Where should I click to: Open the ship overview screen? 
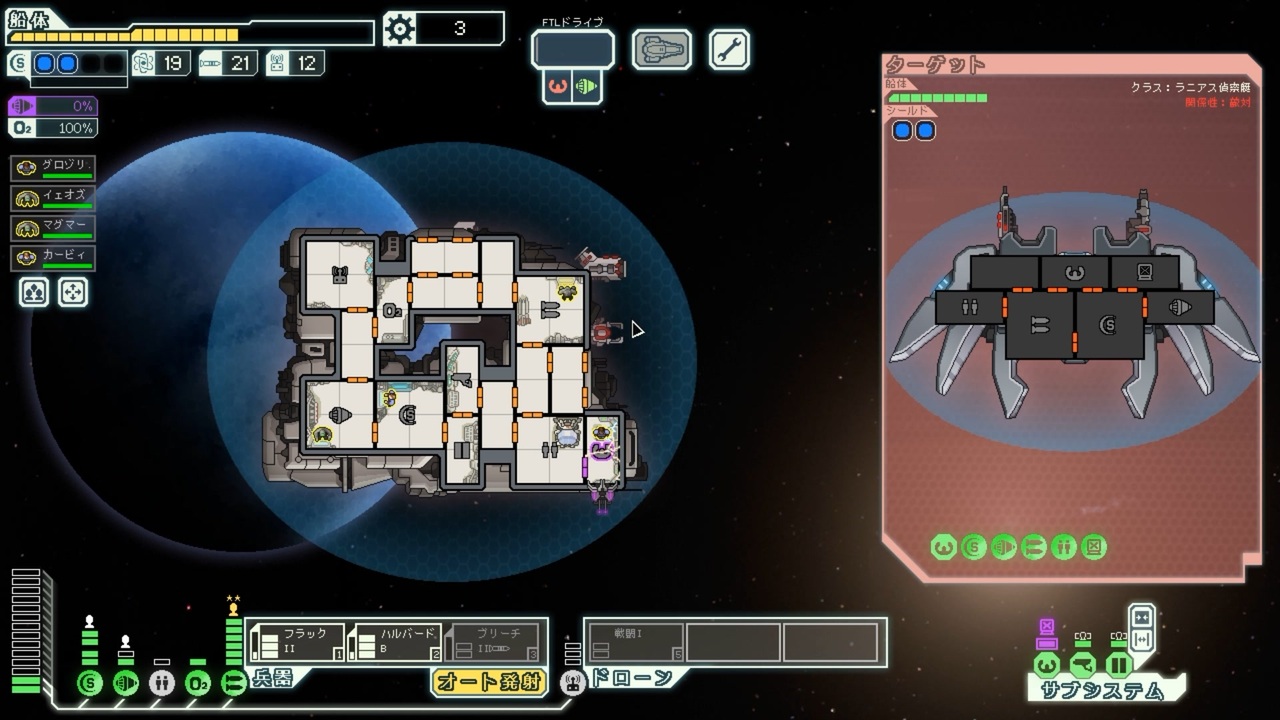click(661, 49)
